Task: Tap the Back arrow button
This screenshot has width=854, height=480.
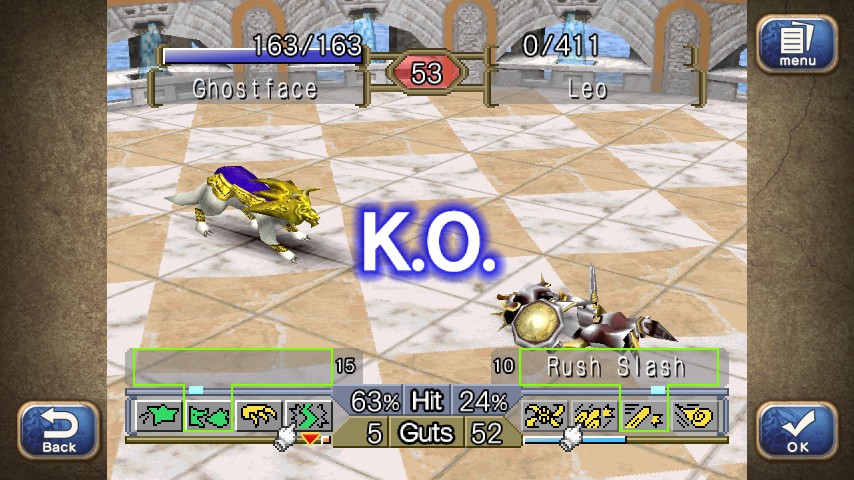Action: (59, 430)
